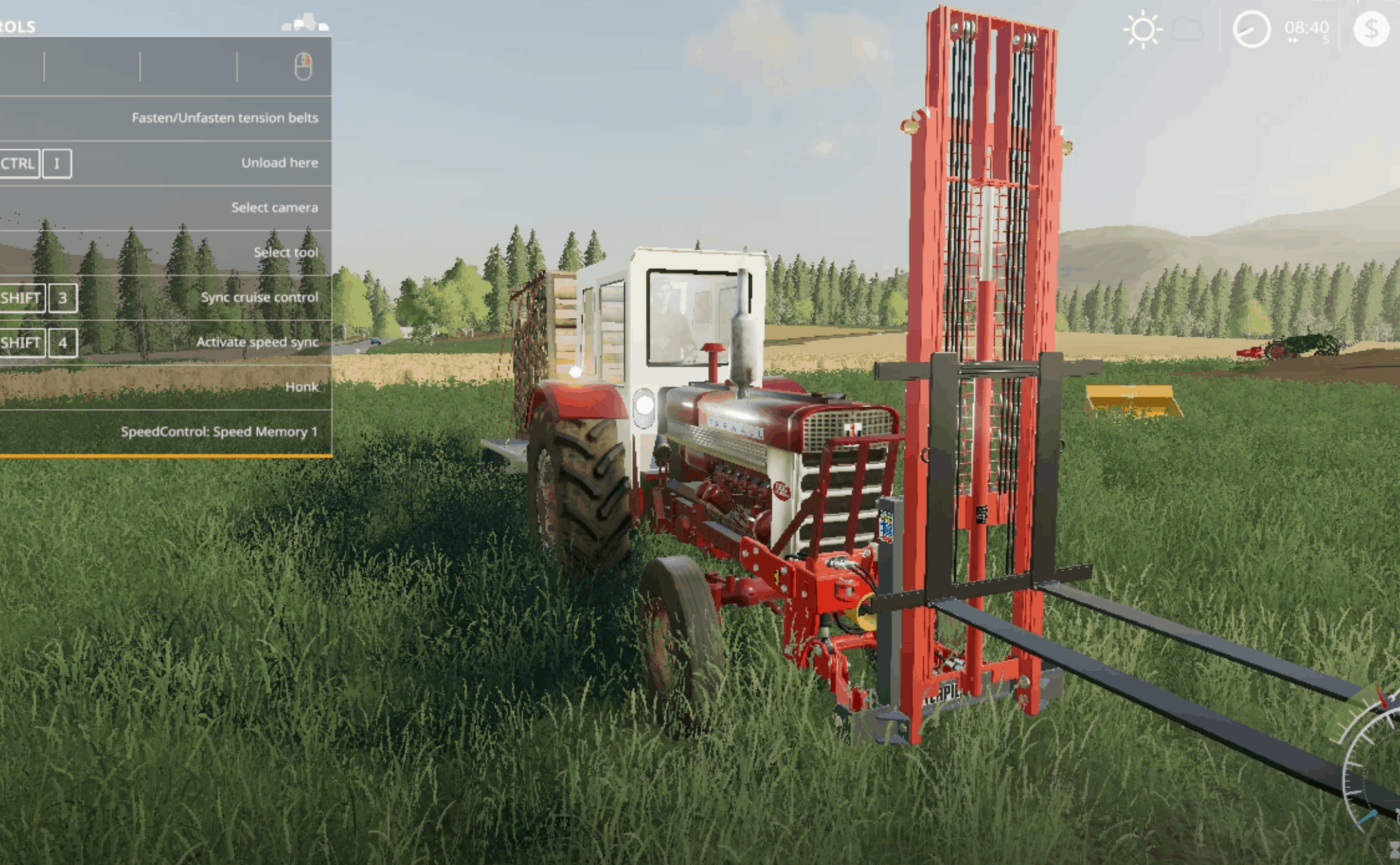Open Select camera to cycle views
The image size is (1400, 865).
pyautogui.click(x=274, y=208)
